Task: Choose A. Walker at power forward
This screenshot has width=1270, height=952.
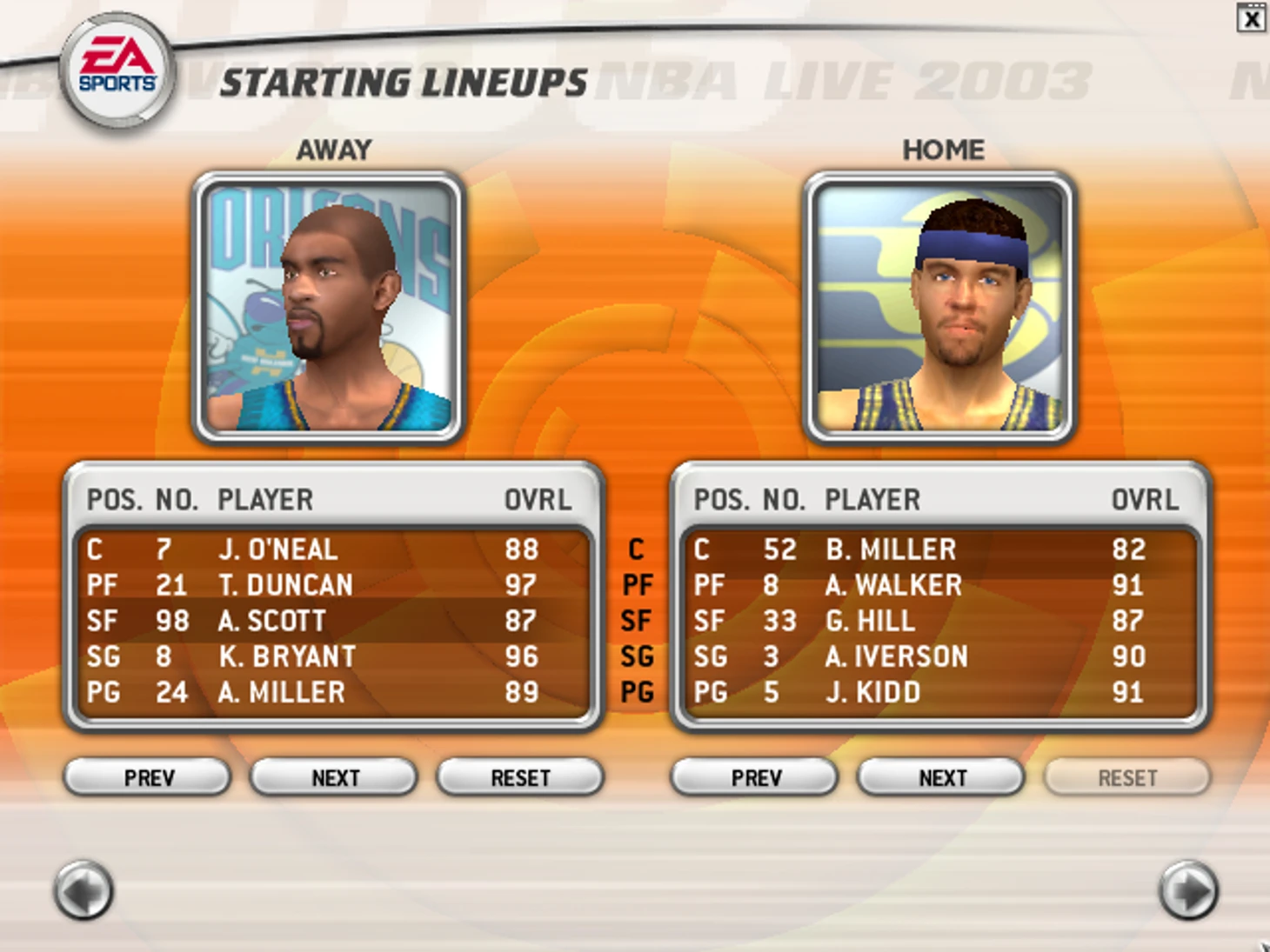Action: 893,585
